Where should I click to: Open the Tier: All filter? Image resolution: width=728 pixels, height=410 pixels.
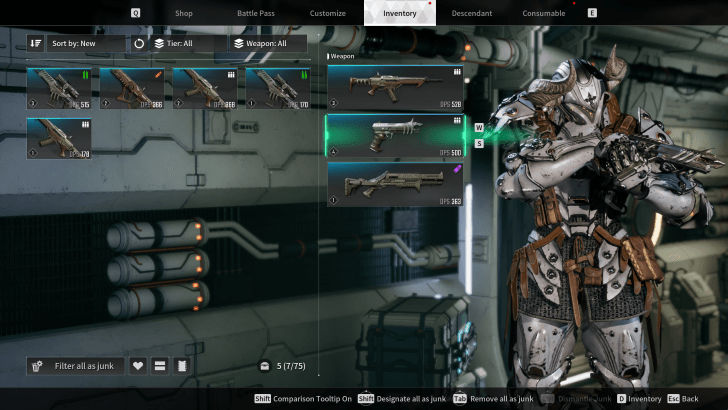click(x=187, y=44)
